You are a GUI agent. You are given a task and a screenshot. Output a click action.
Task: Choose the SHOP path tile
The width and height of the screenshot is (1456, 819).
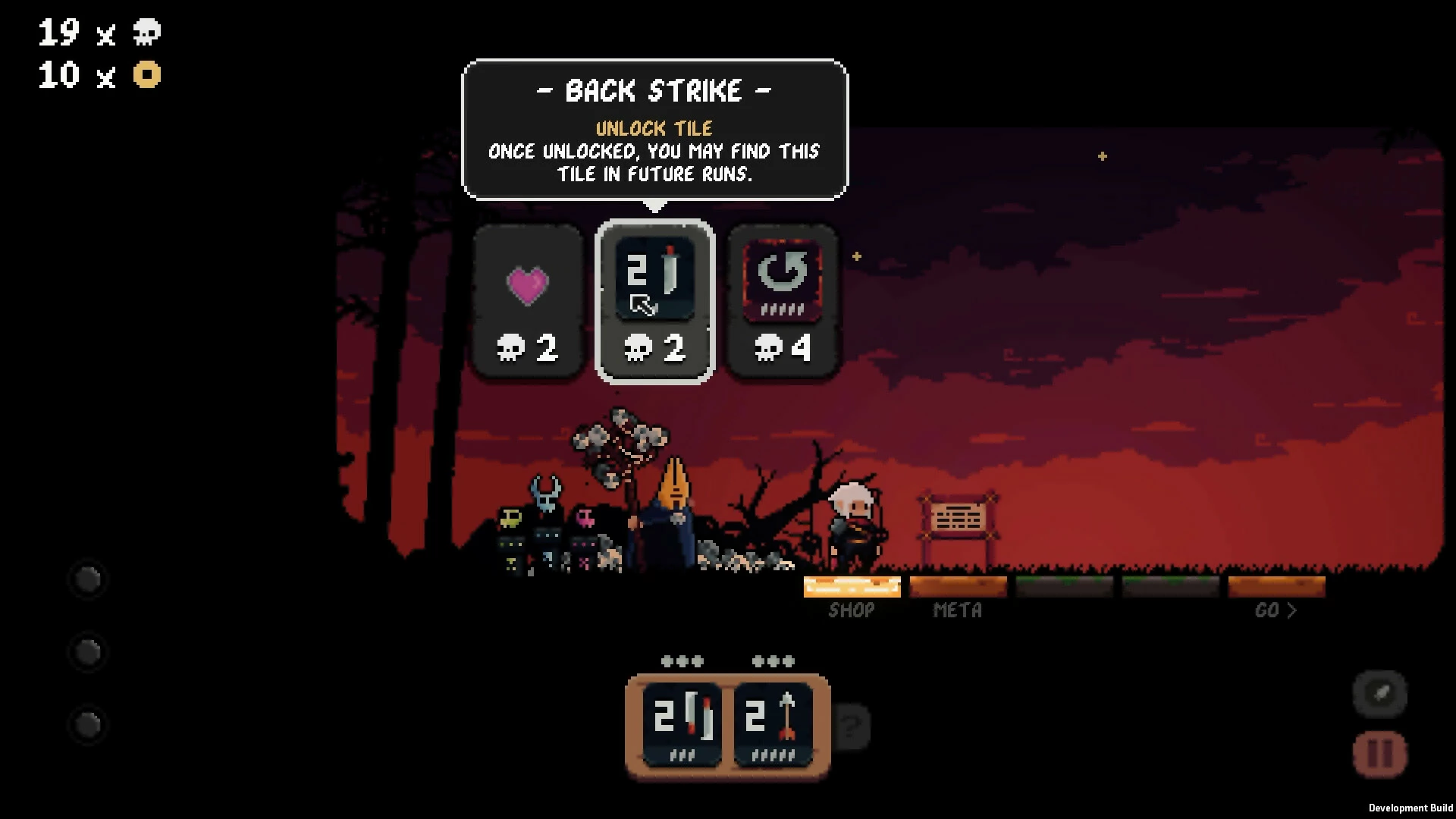852,587
